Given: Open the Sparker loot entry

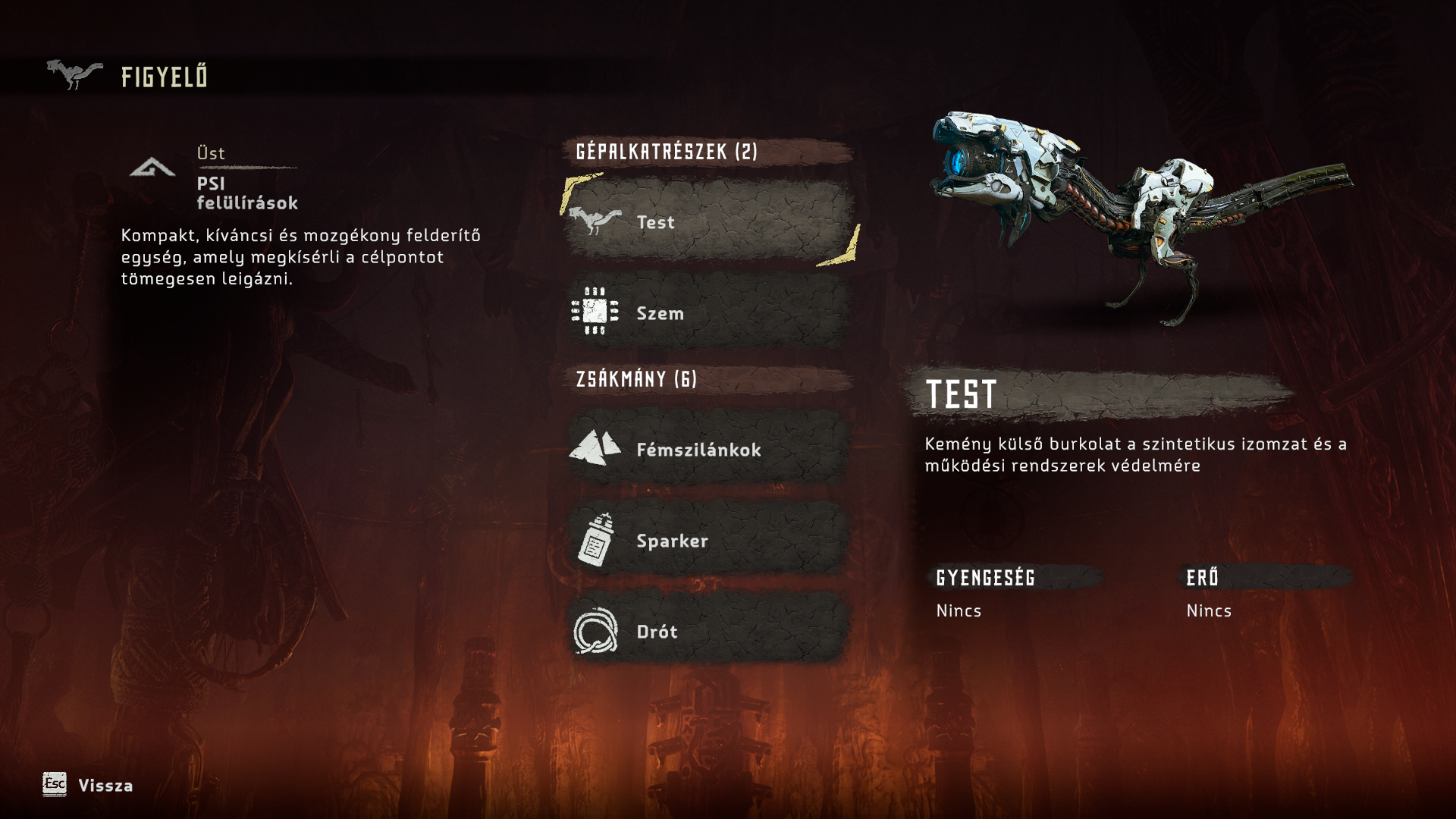Looking at the screenshot, I should click(x=709, y=540).
